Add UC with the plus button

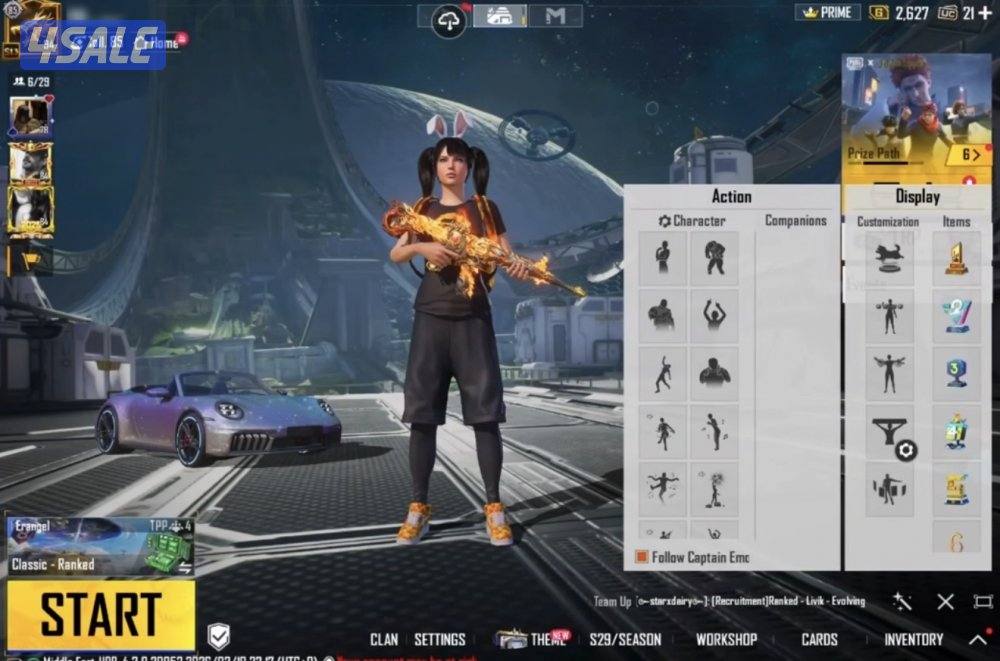985,12
